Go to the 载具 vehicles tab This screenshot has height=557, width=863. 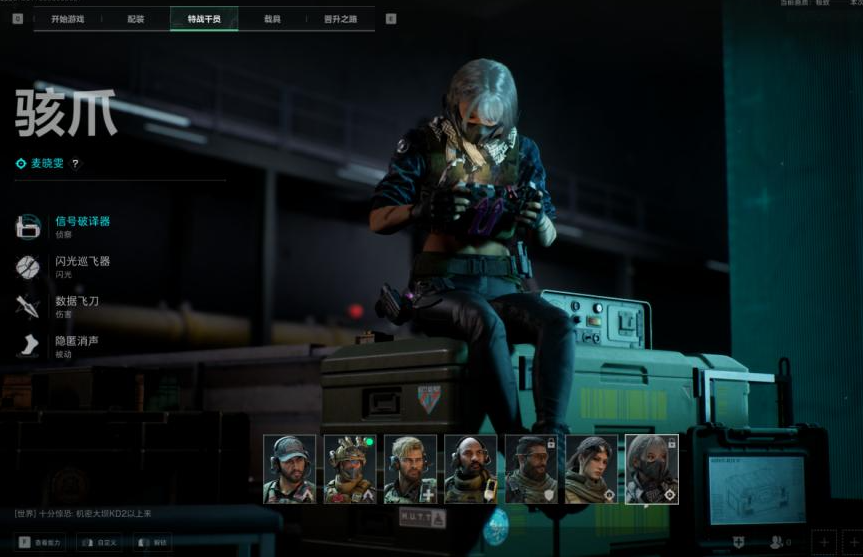click(272, 19)
